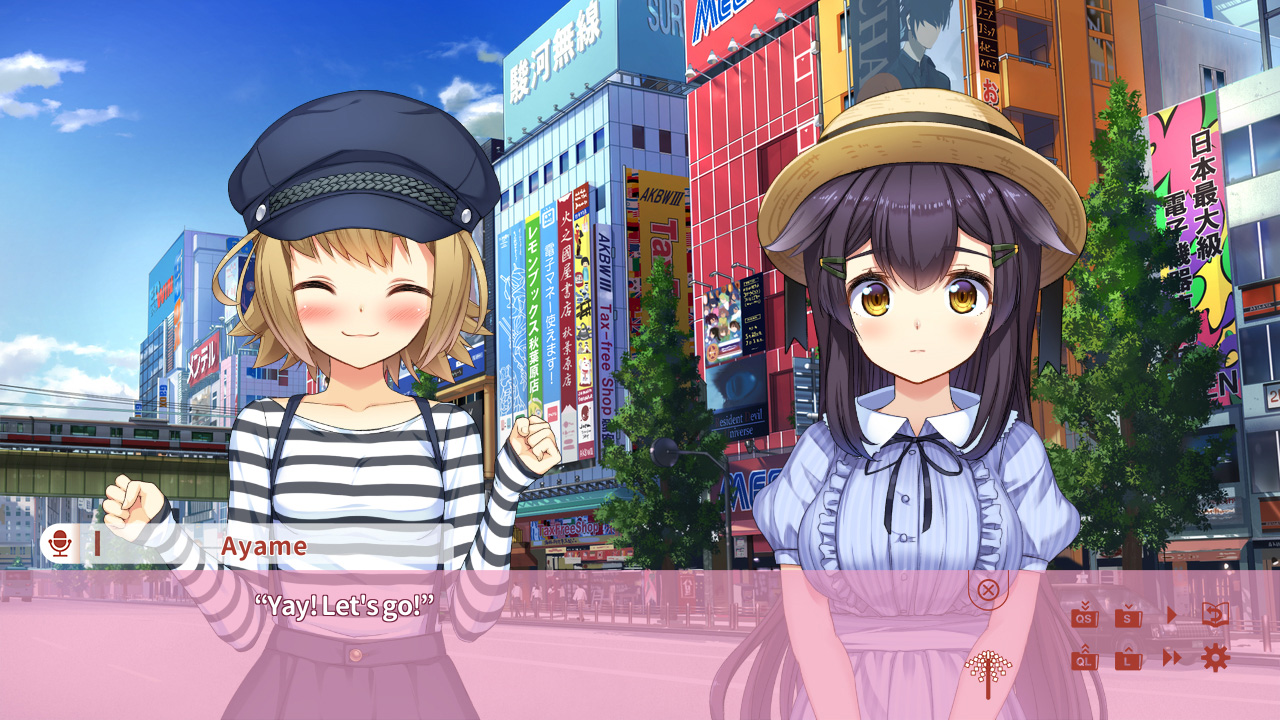Open quick load with the QL folder icon
1280x720 pixels.
[1085, 659]
